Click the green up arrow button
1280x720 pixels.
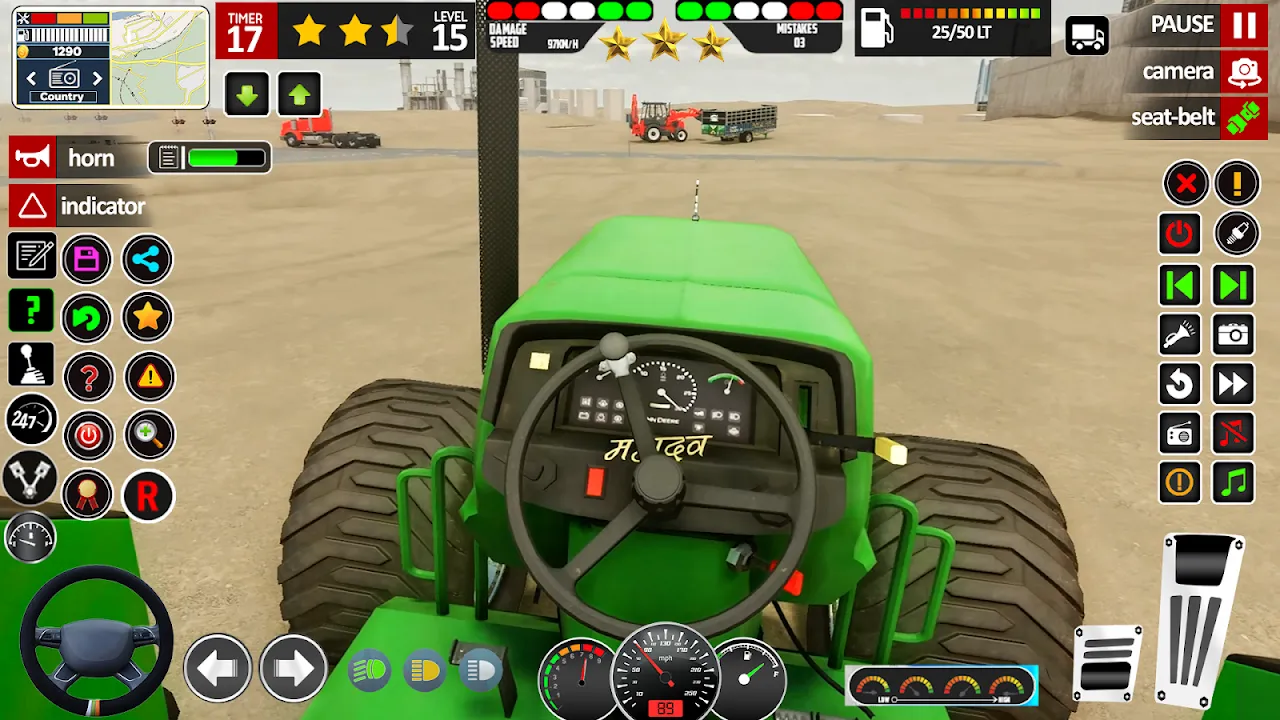[x=299, y=96]
